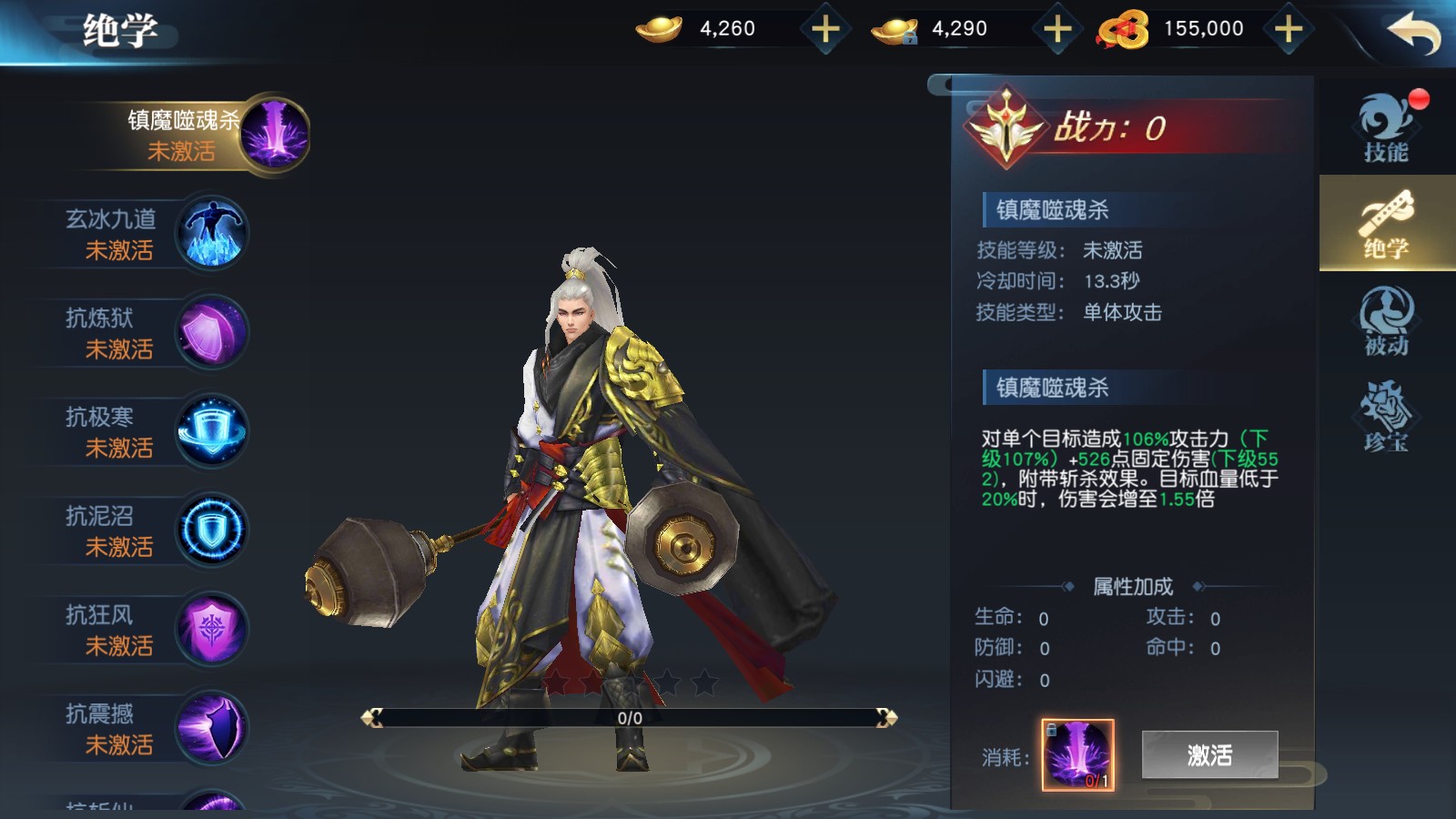
Task: Select the 绝学 tab
Action: pos(1386,224)
